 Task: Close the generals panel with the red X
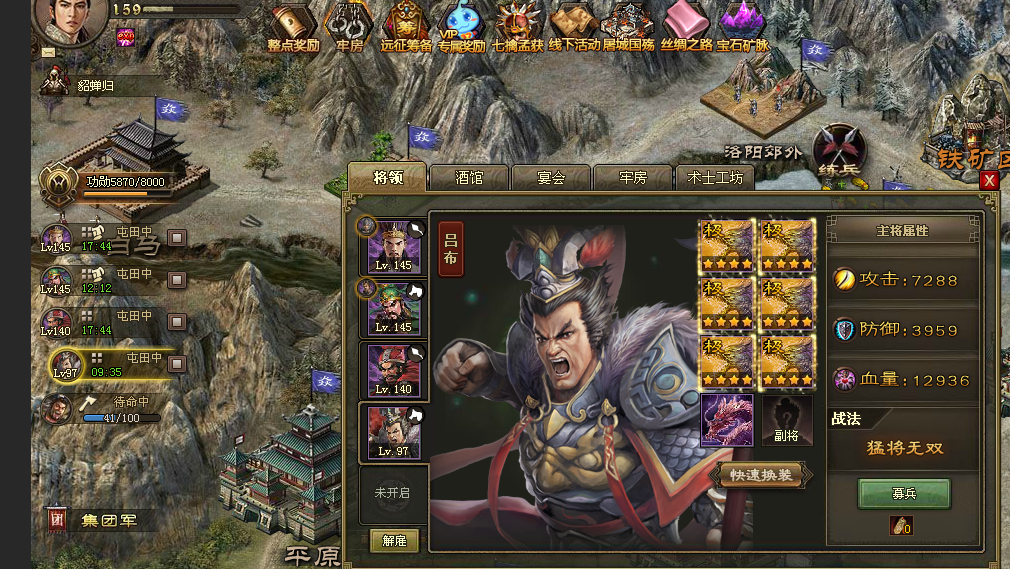[989, 180]
